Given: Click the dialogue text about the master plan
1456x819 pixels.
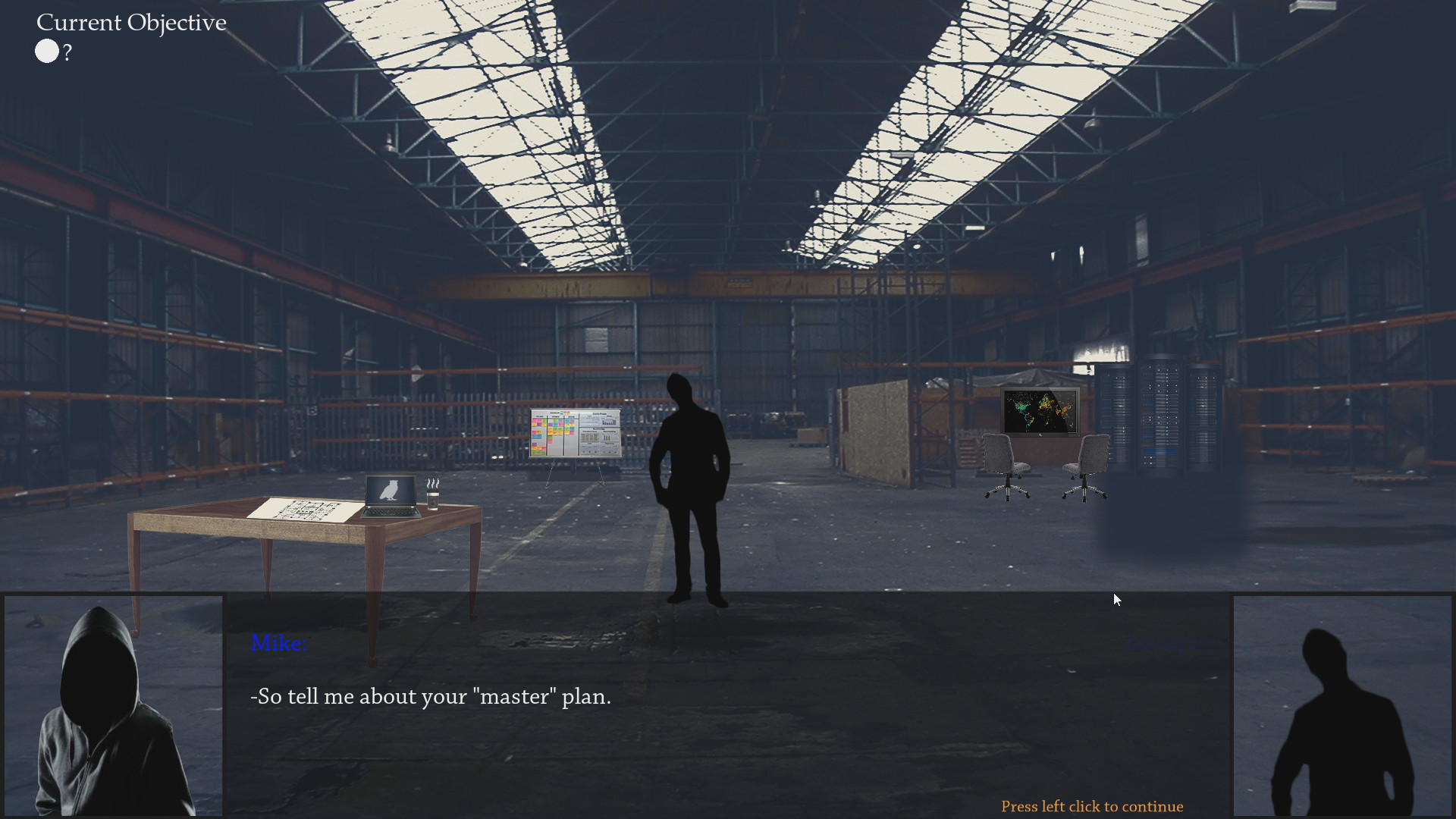Looking at the screenshot, I should pos(431,696).
